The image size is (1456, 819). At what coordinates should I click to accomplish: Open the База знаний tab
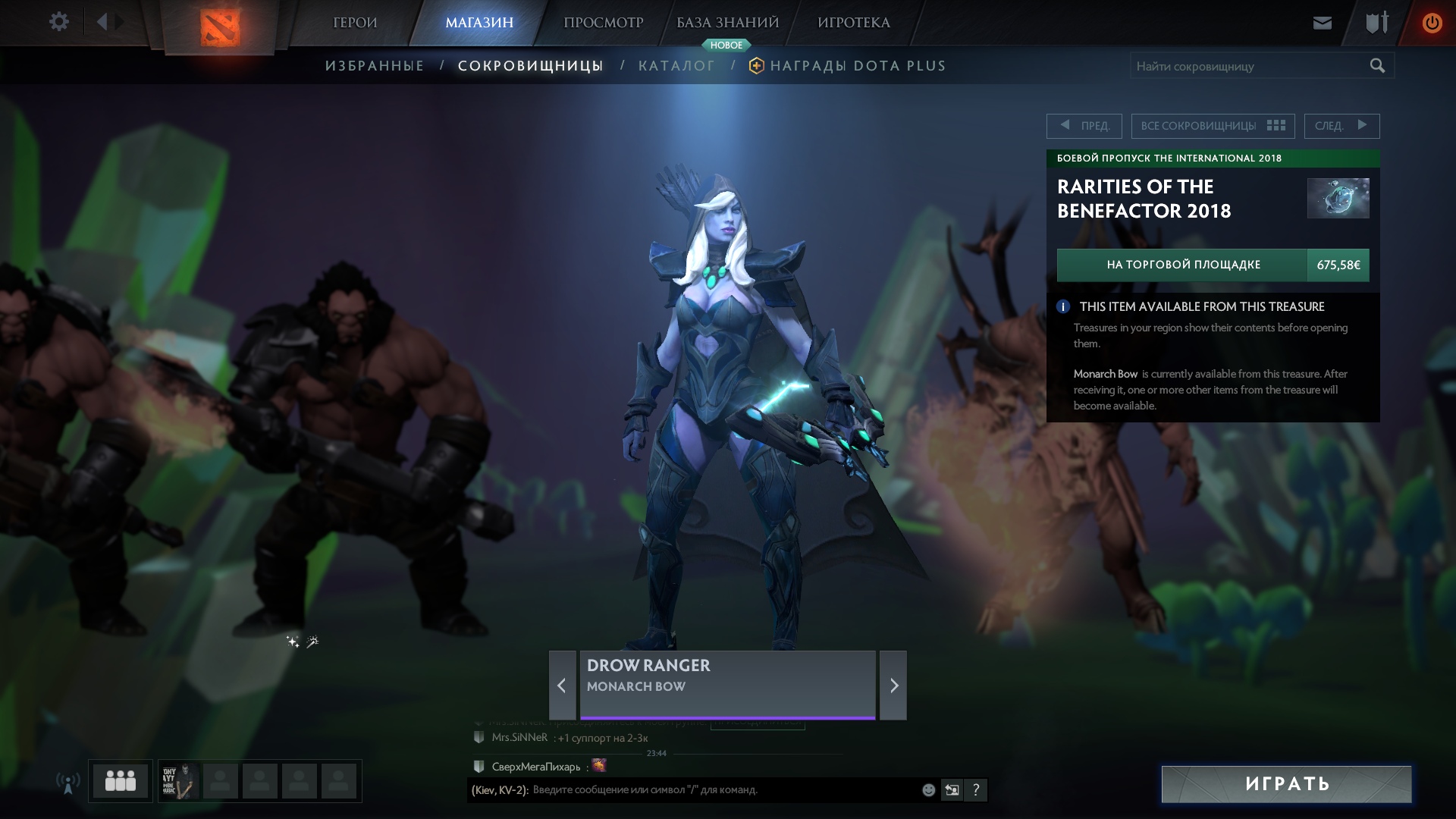pyautogui.click(x=727, y=23)
